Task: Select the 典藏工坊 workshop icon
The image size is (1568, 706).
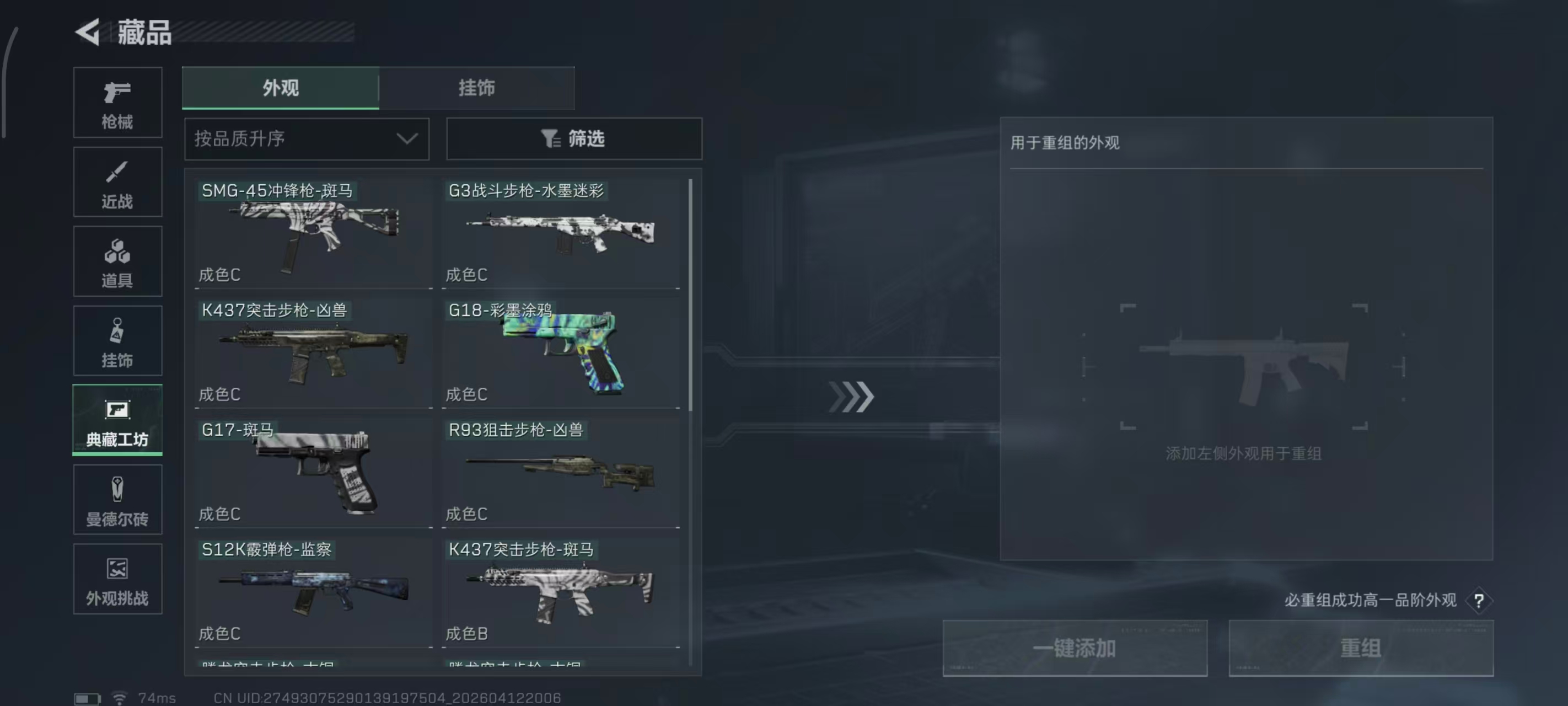Action: click(x=117, y=420)
